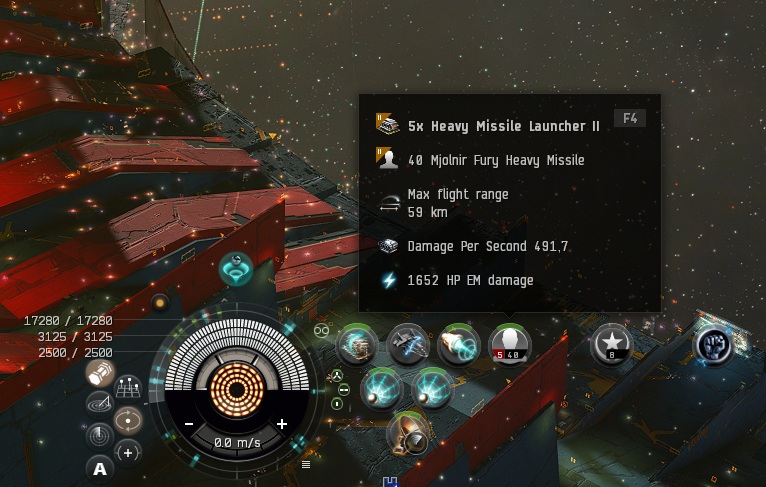Screen dimensions: 766x487
Task: Open the HUD options hamburger menu
Action: point(305,464)
